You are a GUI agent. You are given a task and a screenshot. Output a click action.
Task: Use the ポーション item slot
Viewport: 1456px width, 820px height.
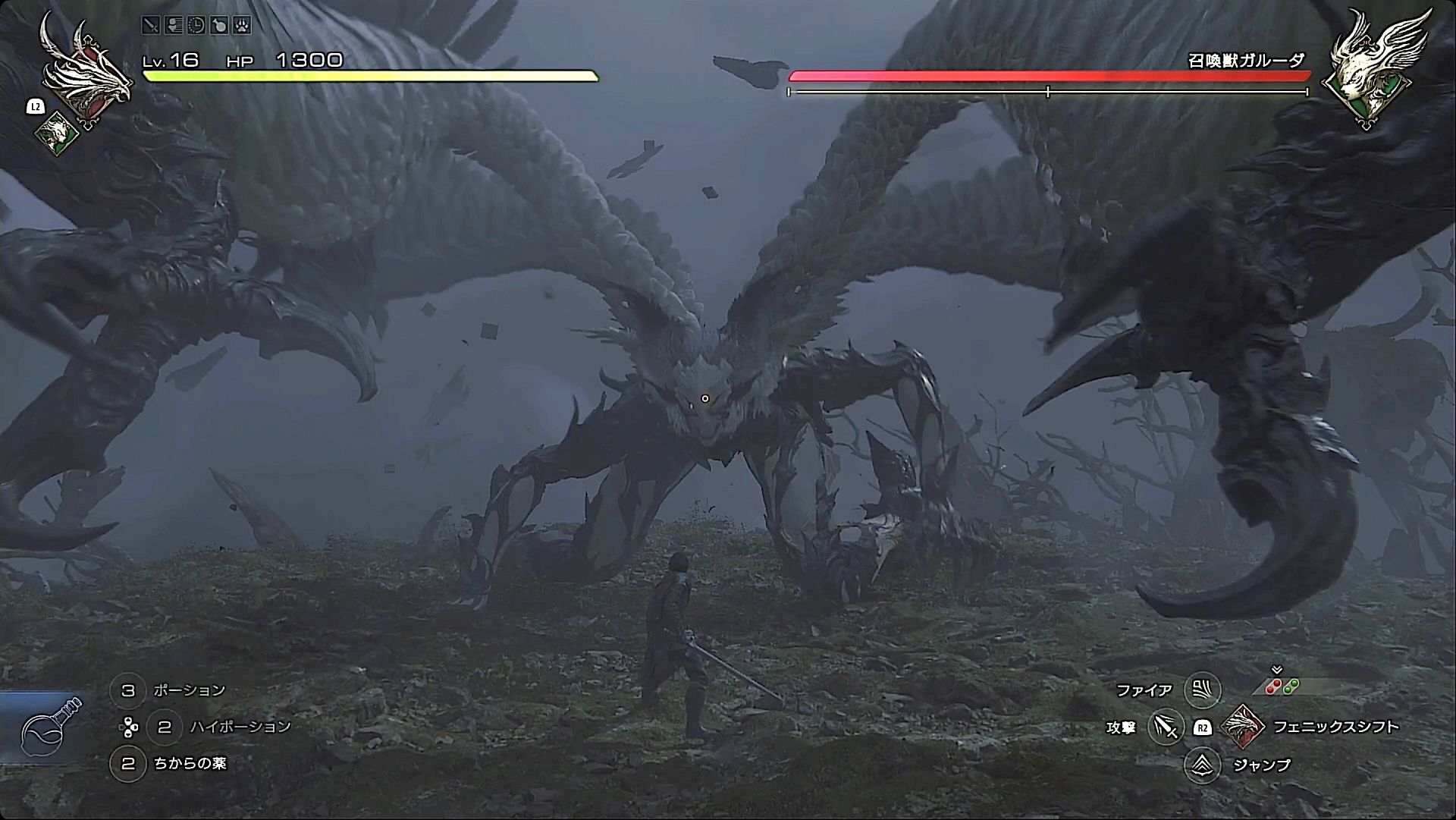coord(128,690)
